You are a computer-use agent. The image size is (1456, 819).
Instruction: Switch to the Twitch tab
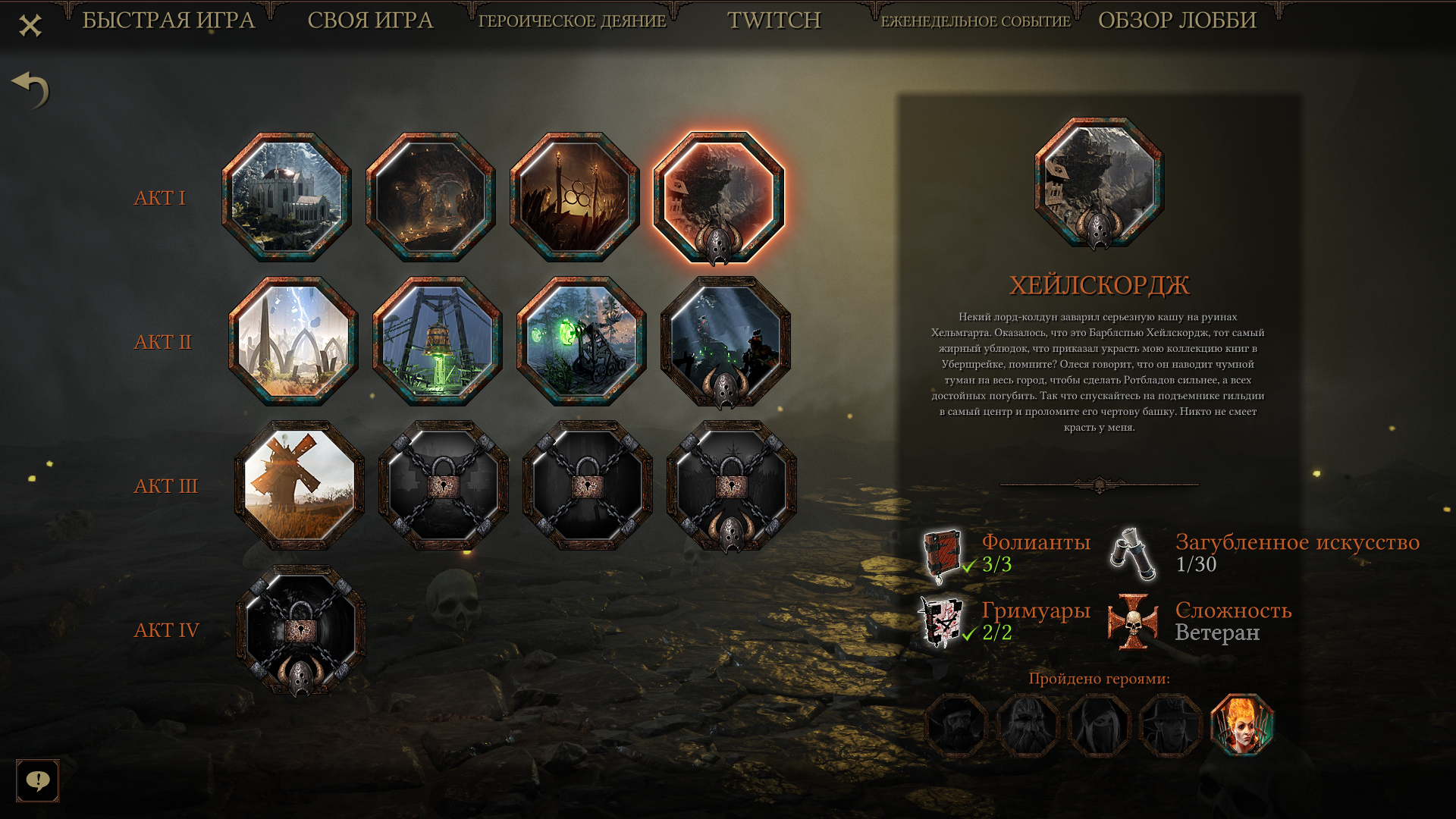click(x=773, y=20)
